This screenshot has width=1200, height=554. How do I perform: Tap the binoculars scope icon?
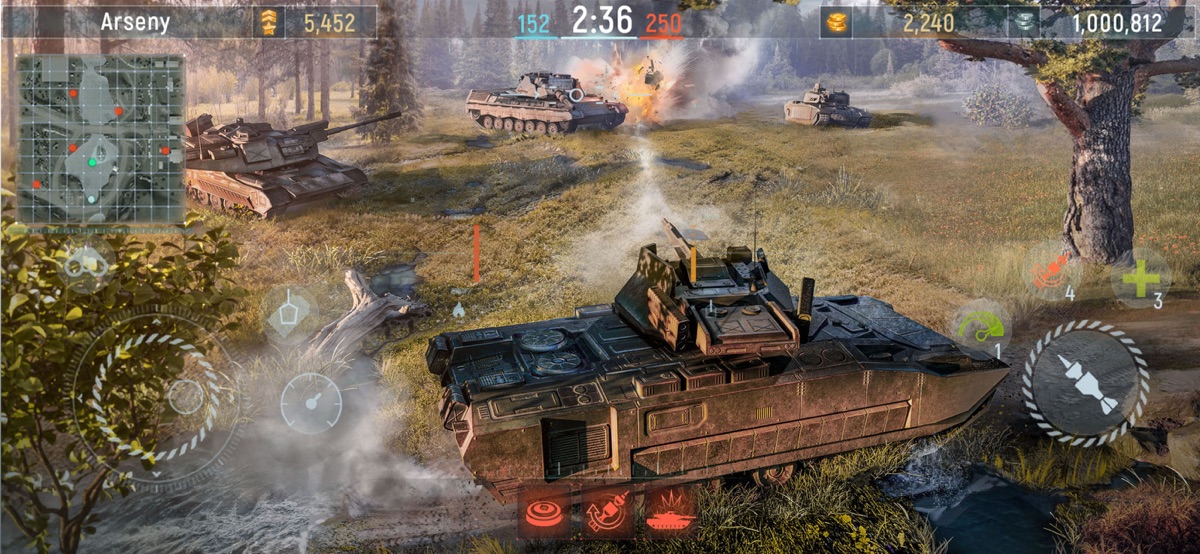coord(87,264)
